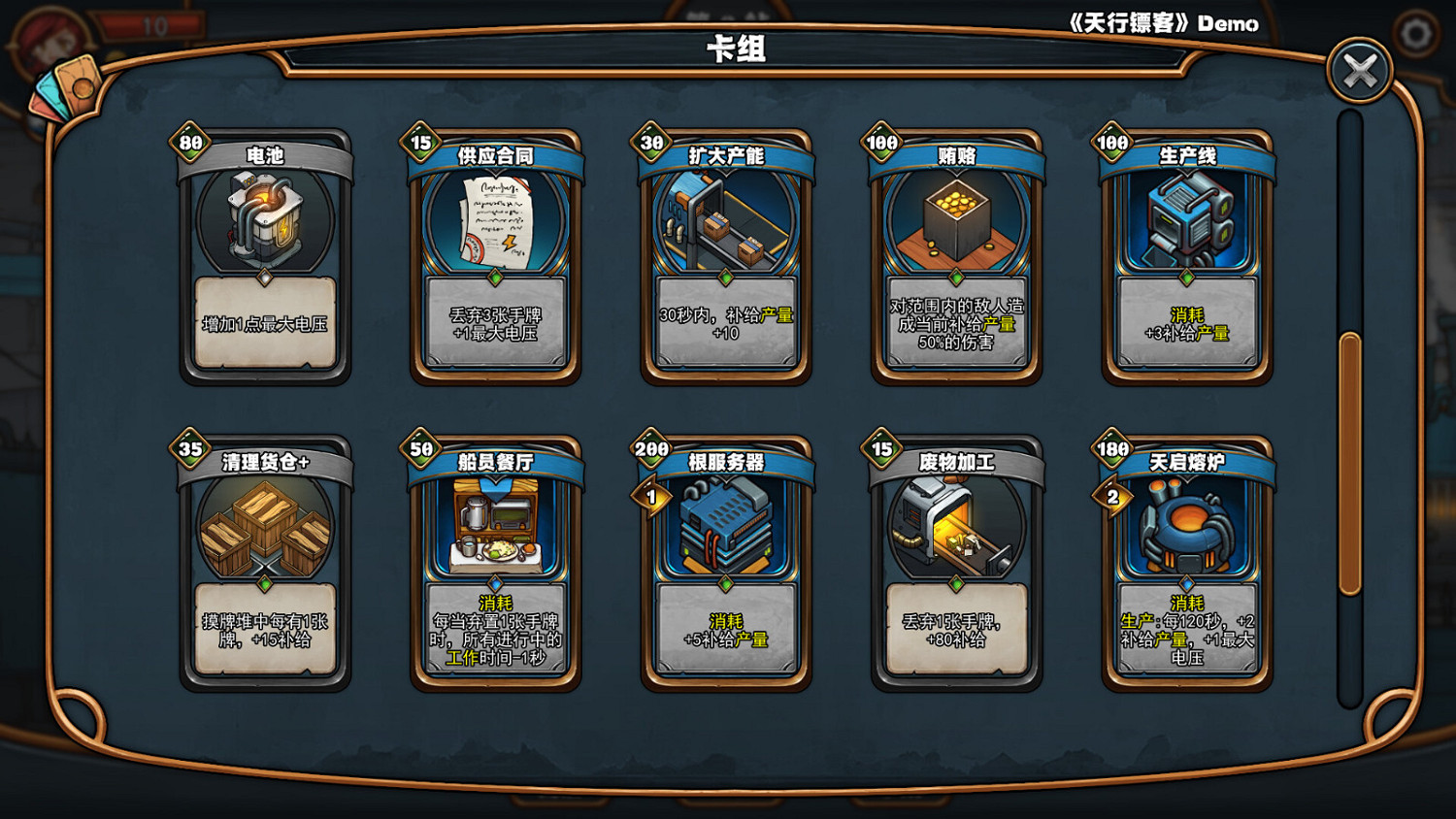Viewport: 1456px width, 819px height.
Task: Close the 卡组 deck window
Action: click(x=1361, y=67)
